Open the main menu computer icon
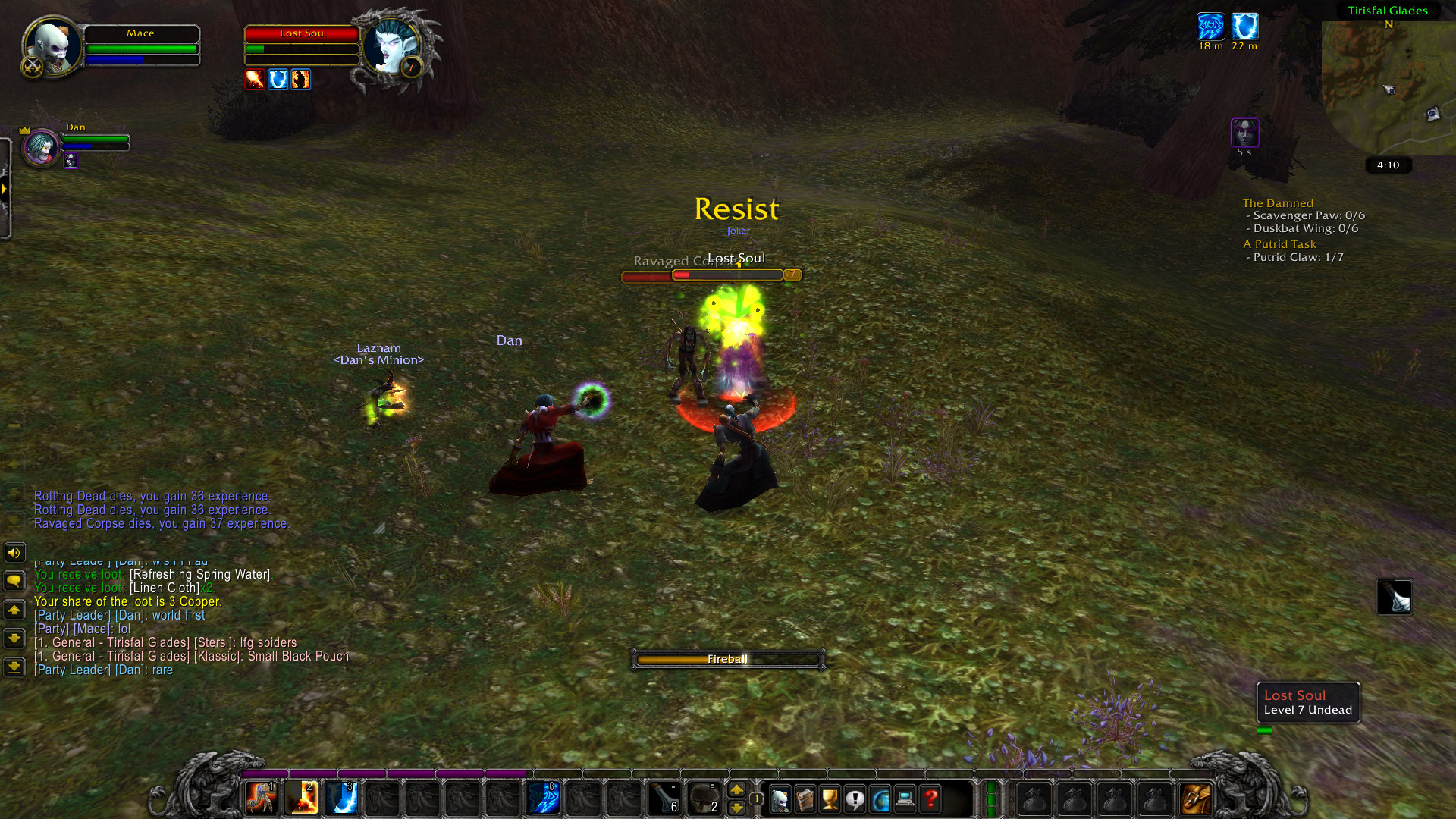 point(905,799)
